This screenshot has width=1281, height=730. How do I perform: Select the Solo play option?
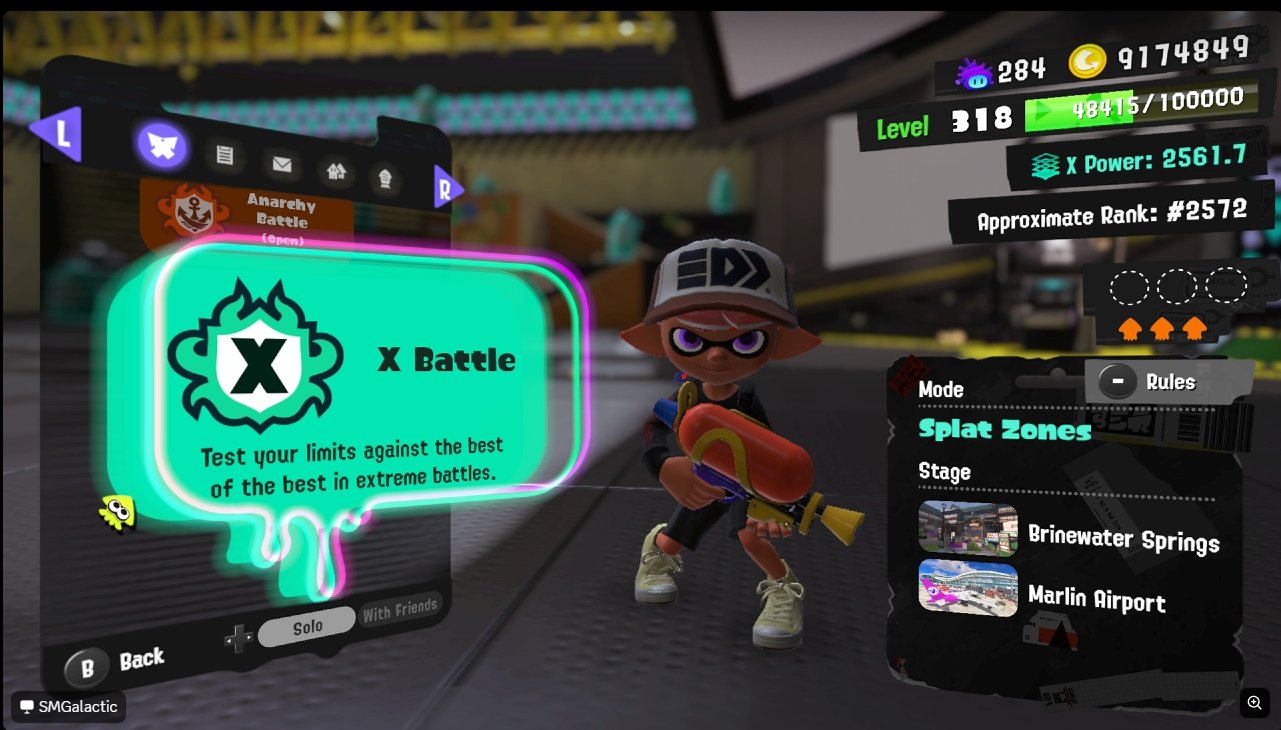307,627
